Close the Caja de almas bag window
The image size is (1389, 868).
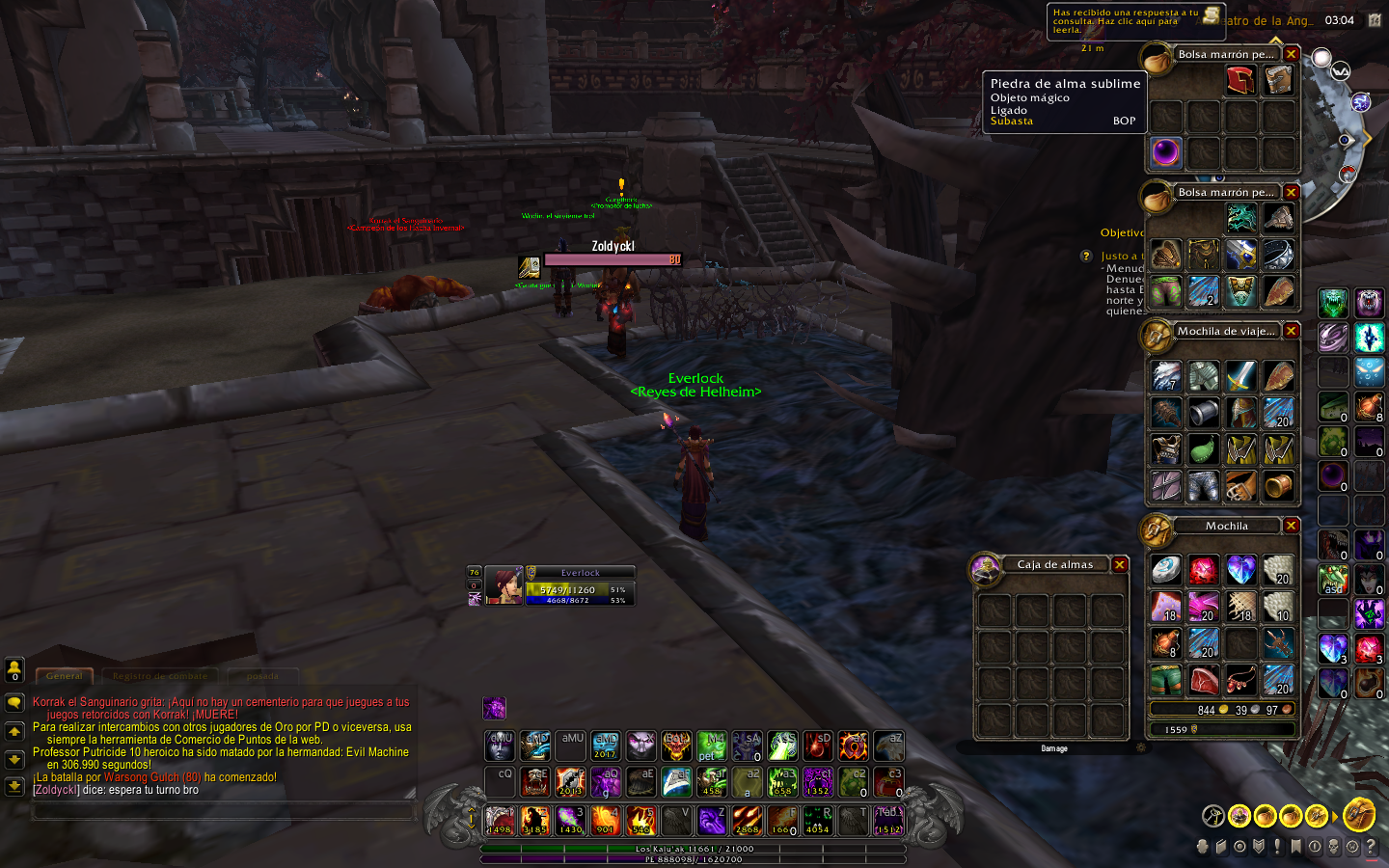tap(1120, 565)
